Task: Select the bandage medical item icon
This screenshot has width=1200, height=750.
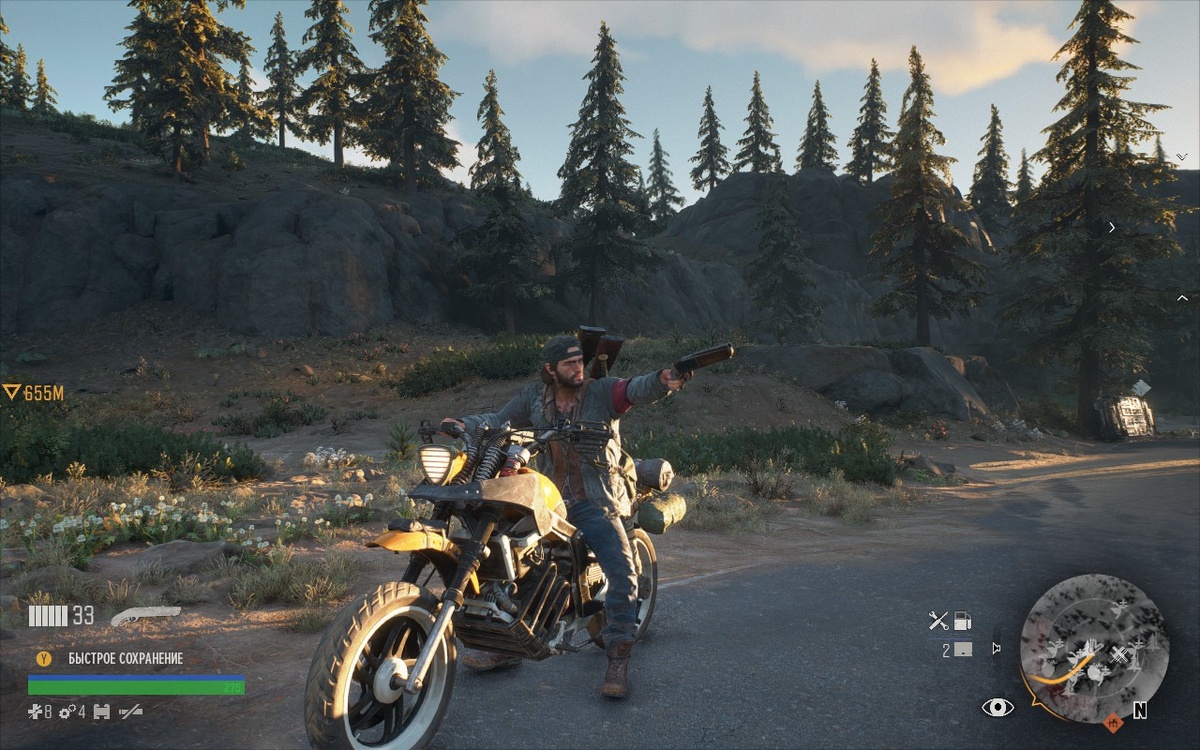Action: tap(36, 712)
